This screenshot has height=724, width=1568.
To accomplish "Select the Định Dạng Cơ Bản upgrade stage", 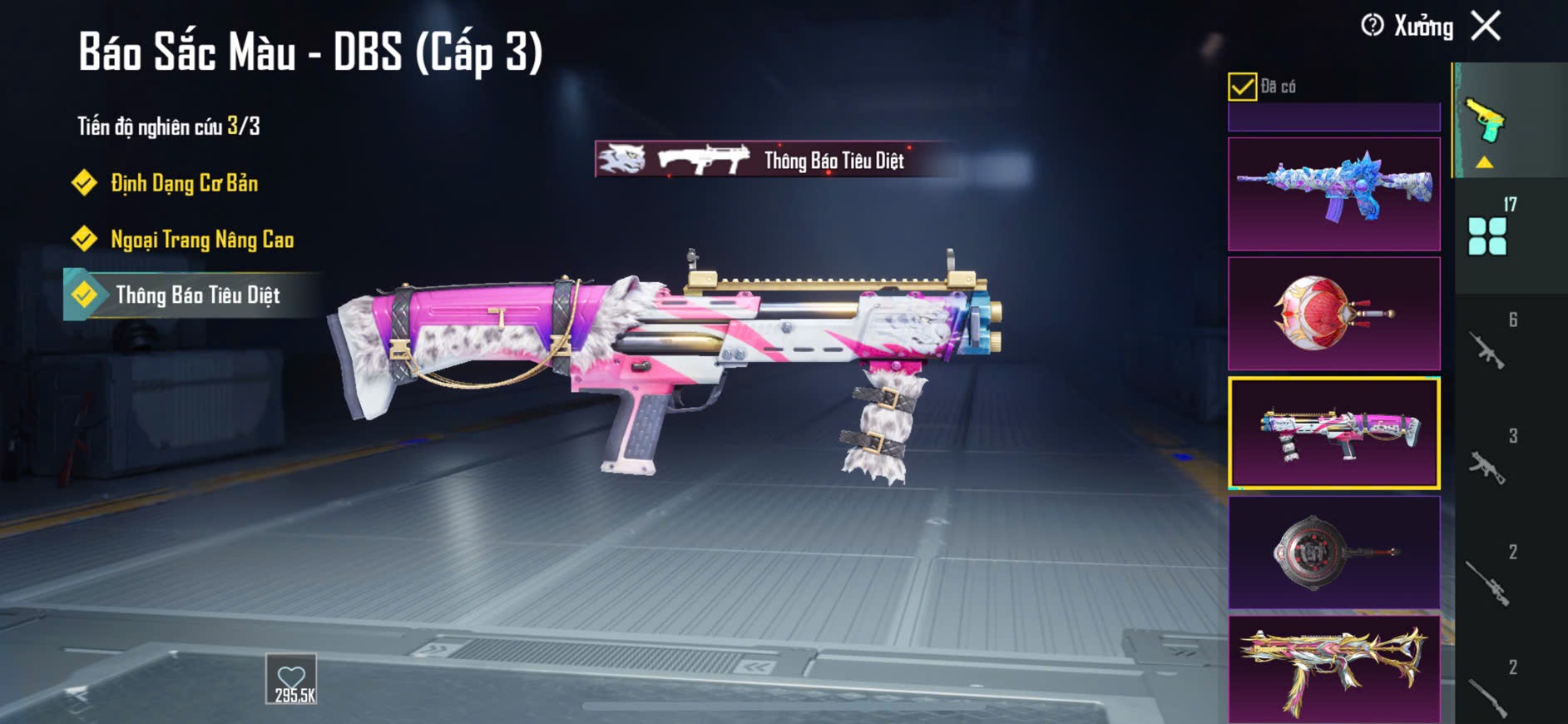I will (x=184, y=183).
